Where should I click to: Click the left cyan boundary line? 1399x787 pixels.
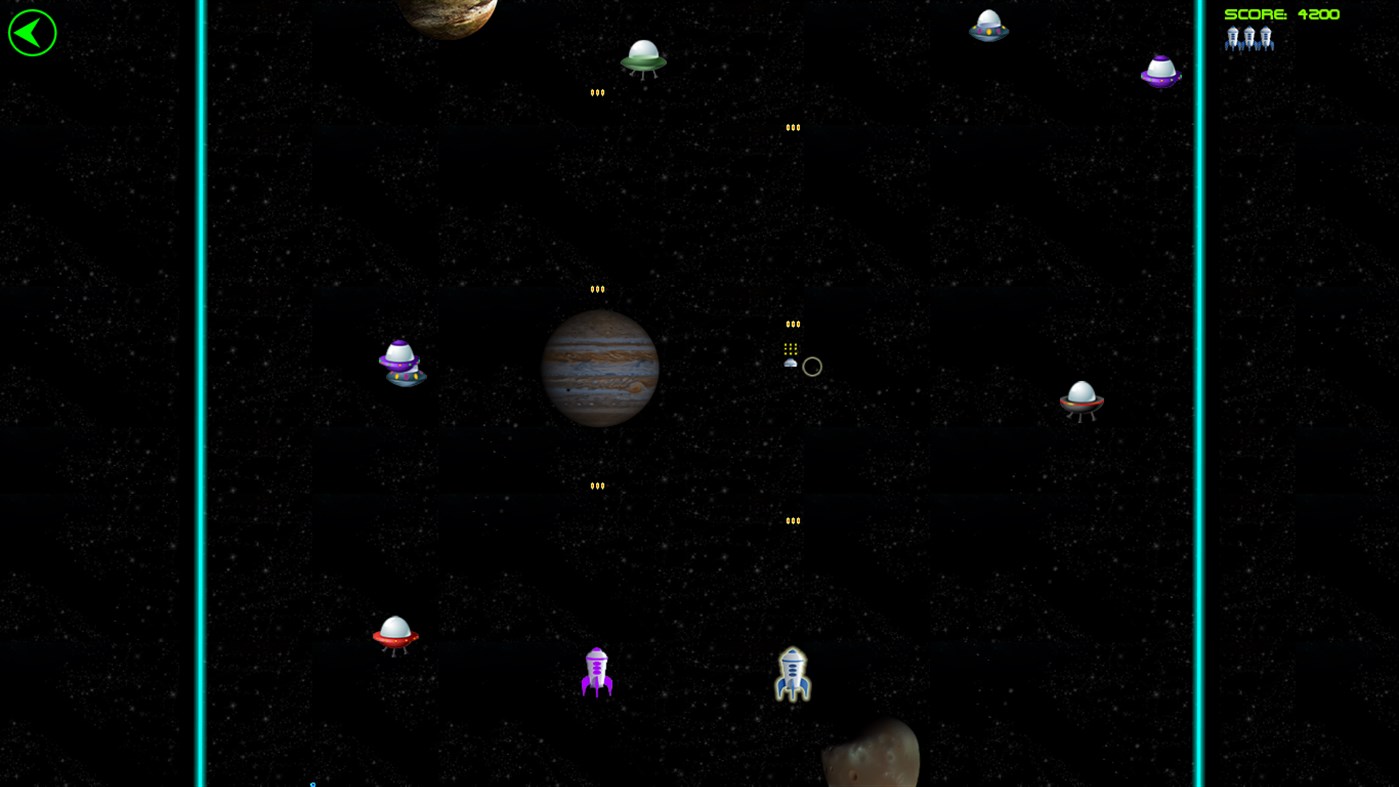point(199,400)
